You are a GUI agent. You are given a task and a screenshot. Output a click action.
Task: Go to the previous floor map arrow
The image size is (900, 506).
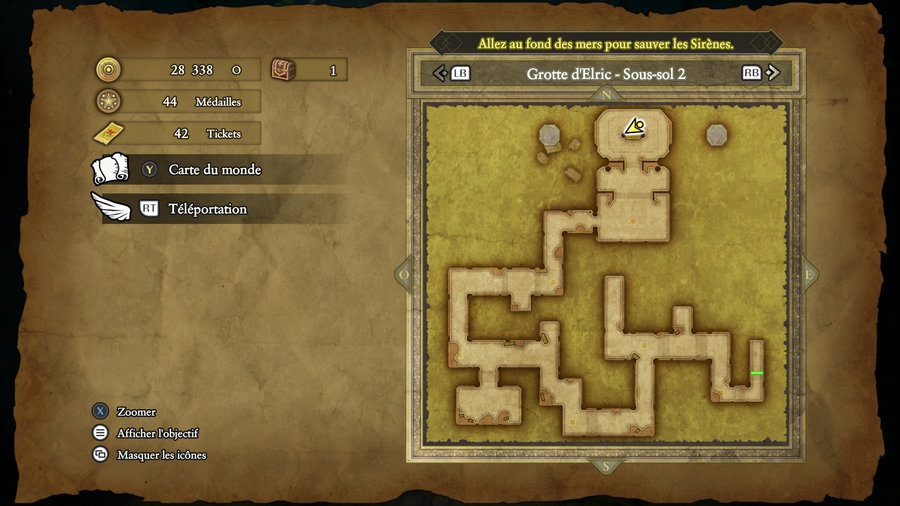(x=439, y=73)
